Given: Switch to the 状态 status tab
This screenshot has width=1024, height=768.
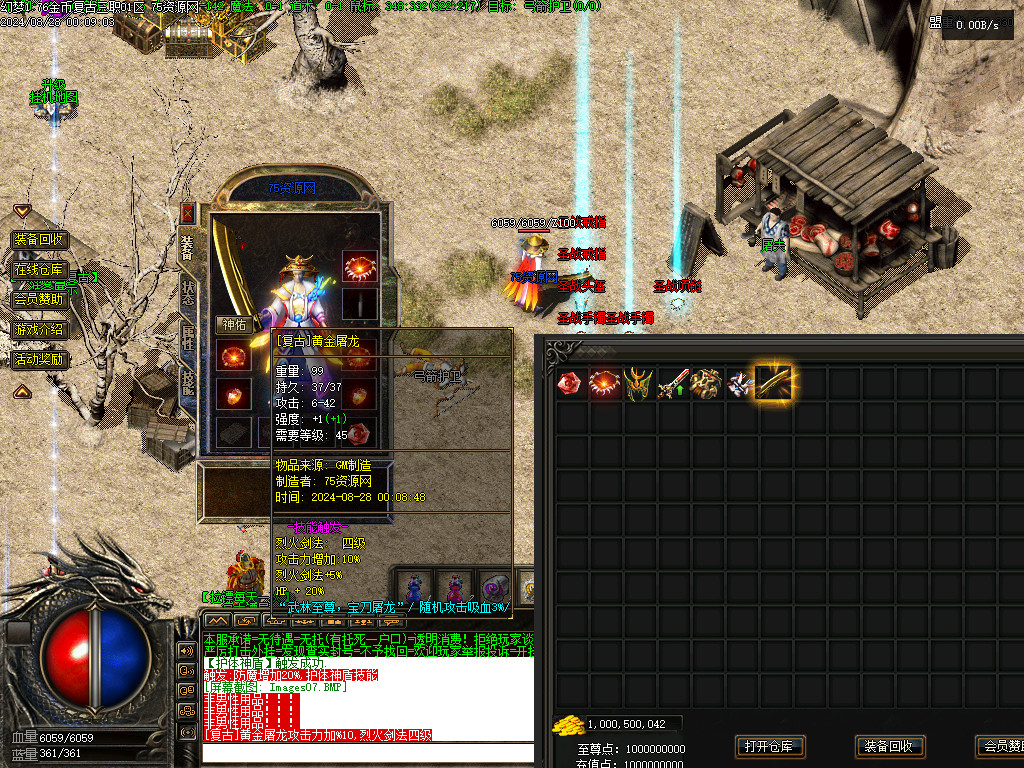Looking at the screenshot, I should 188,289.
